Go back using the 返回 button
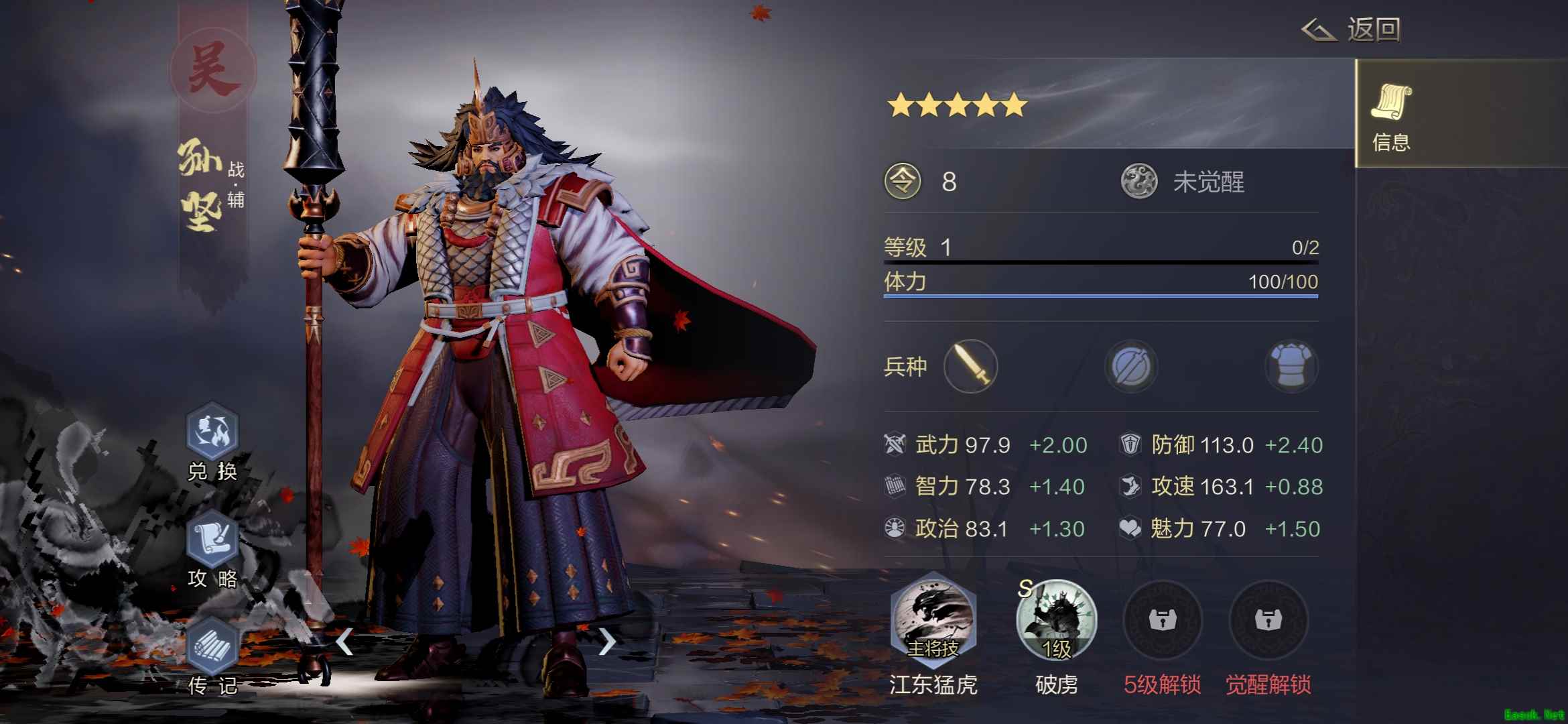 coord(1352,30)
